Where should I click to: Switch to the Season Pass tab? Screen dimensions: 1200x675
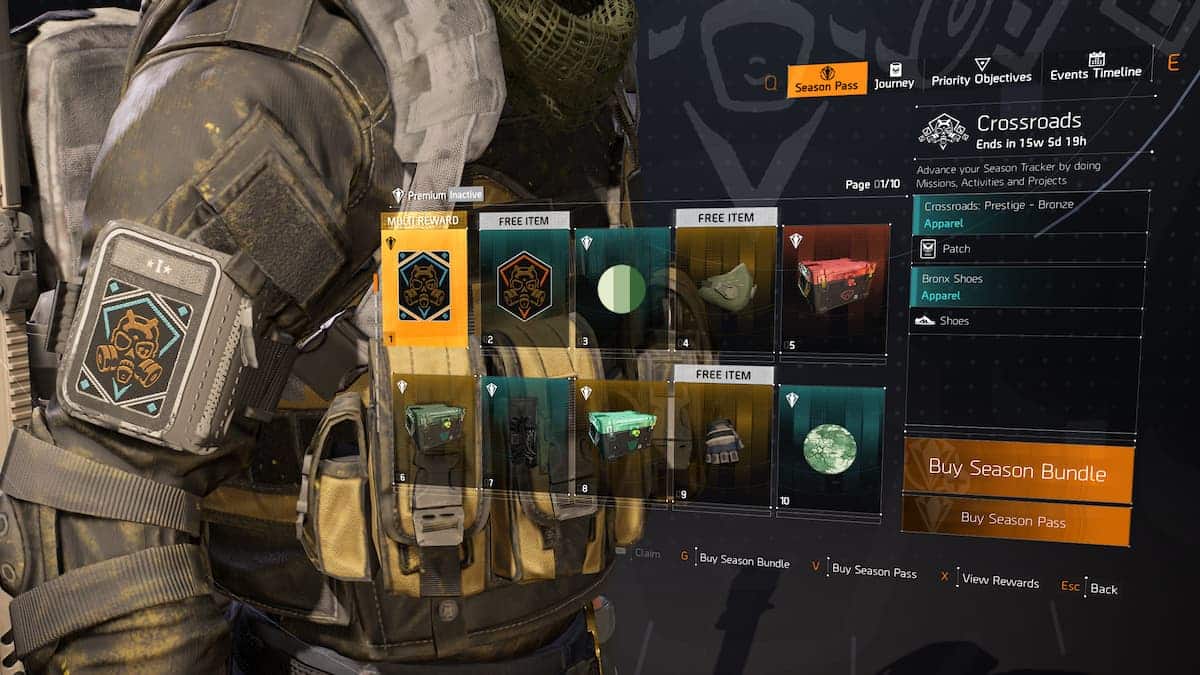coord(826,79)
